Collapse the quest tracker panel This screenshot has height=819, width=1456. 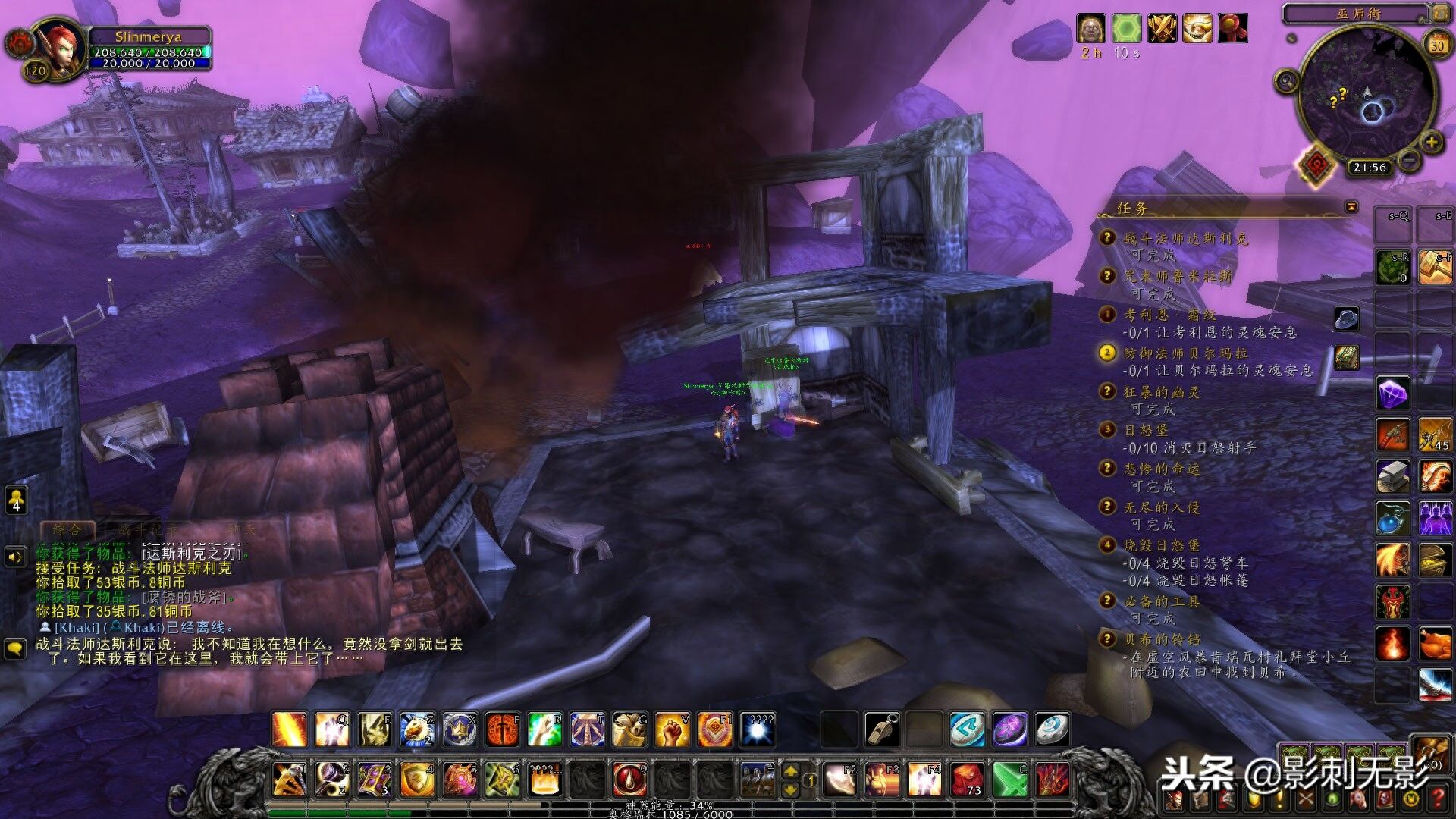click(x=1351, y=207)
